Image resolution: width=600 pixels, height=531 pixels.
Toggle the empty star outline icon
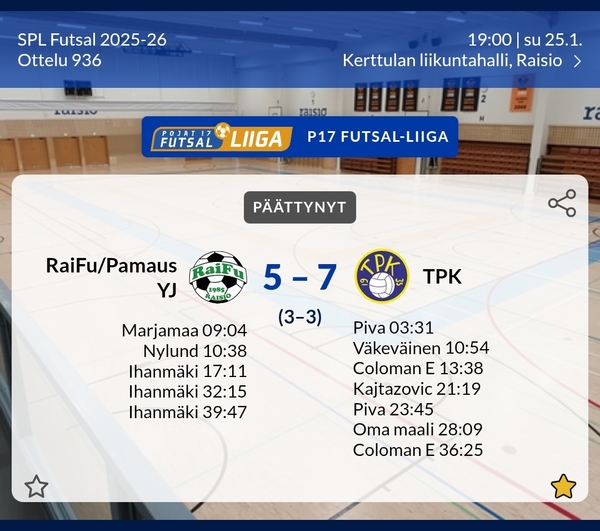click(x=36, y=487)
